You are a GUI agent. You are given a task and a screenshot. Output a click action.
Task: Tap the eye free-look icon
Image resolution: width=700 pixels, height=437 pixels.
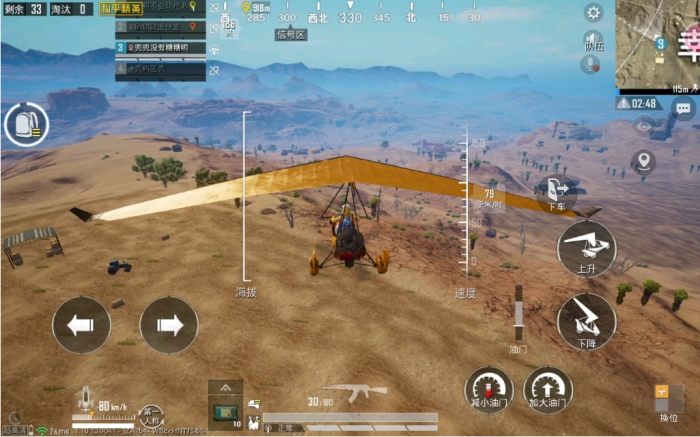(x=644, y=126)
